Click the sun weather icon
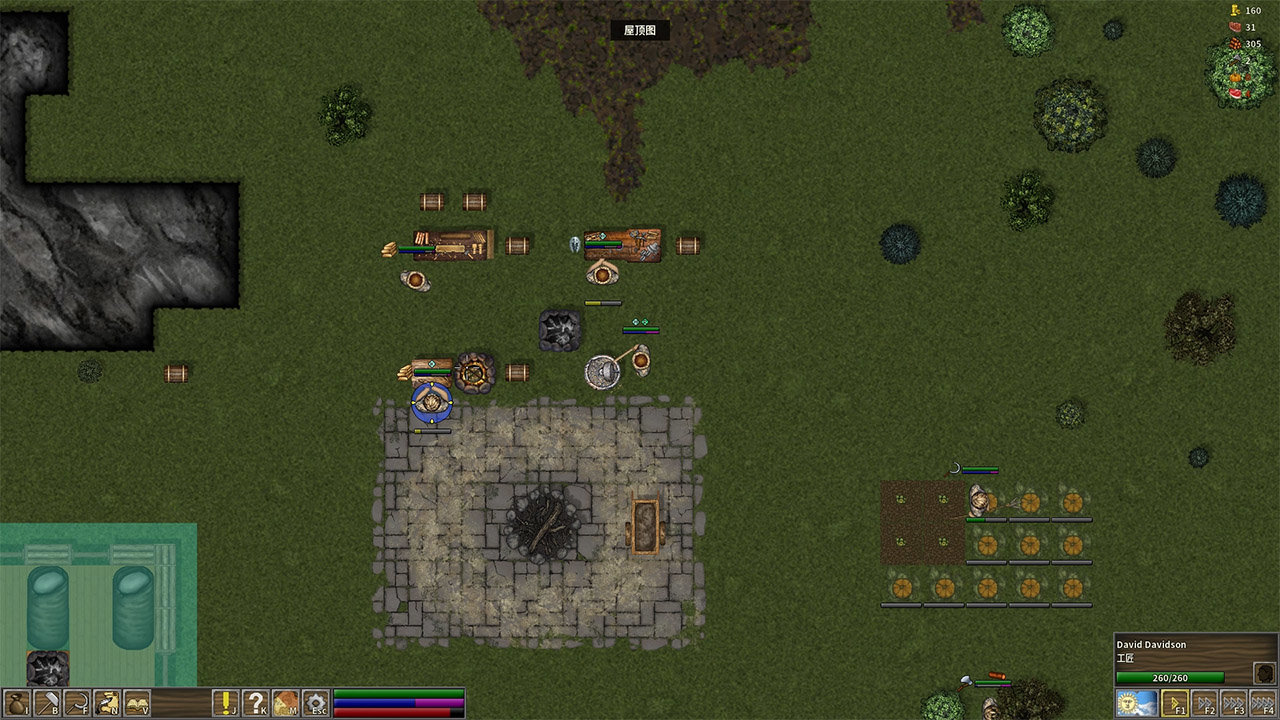This screenshot has height=720, width=1280. click(1136, 703)
